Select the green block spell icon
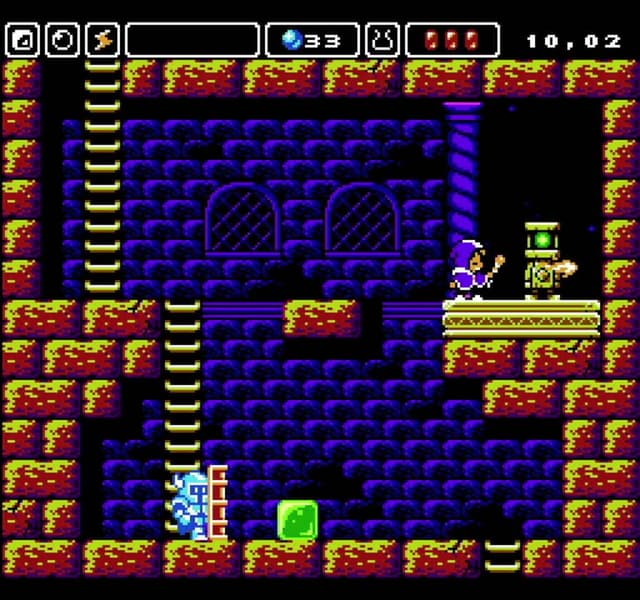Image resolution: width=640 pixels, height=600 pixels. tap(22, 40)
